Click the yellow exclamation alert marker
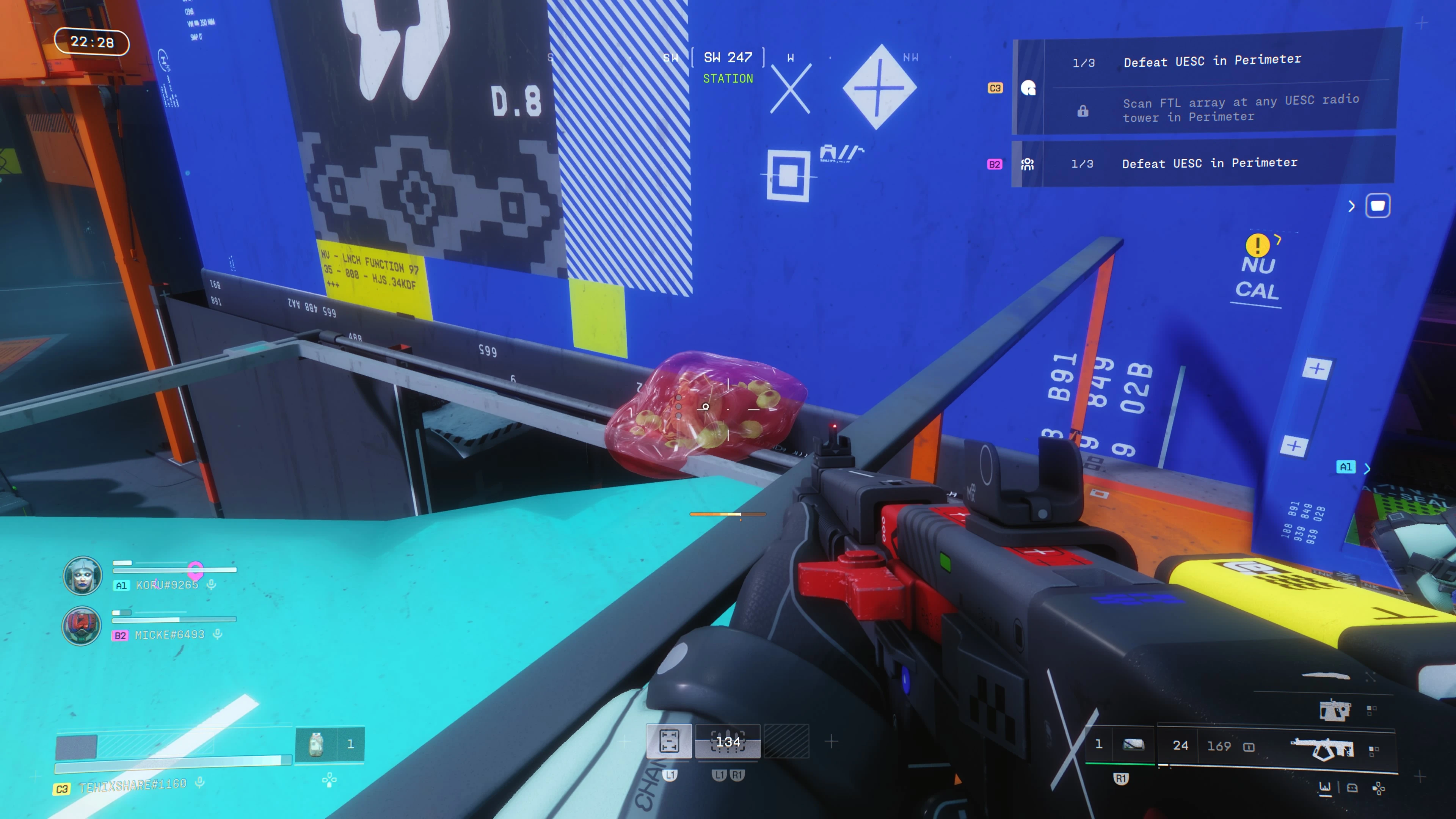 [x=1257, y=245]
